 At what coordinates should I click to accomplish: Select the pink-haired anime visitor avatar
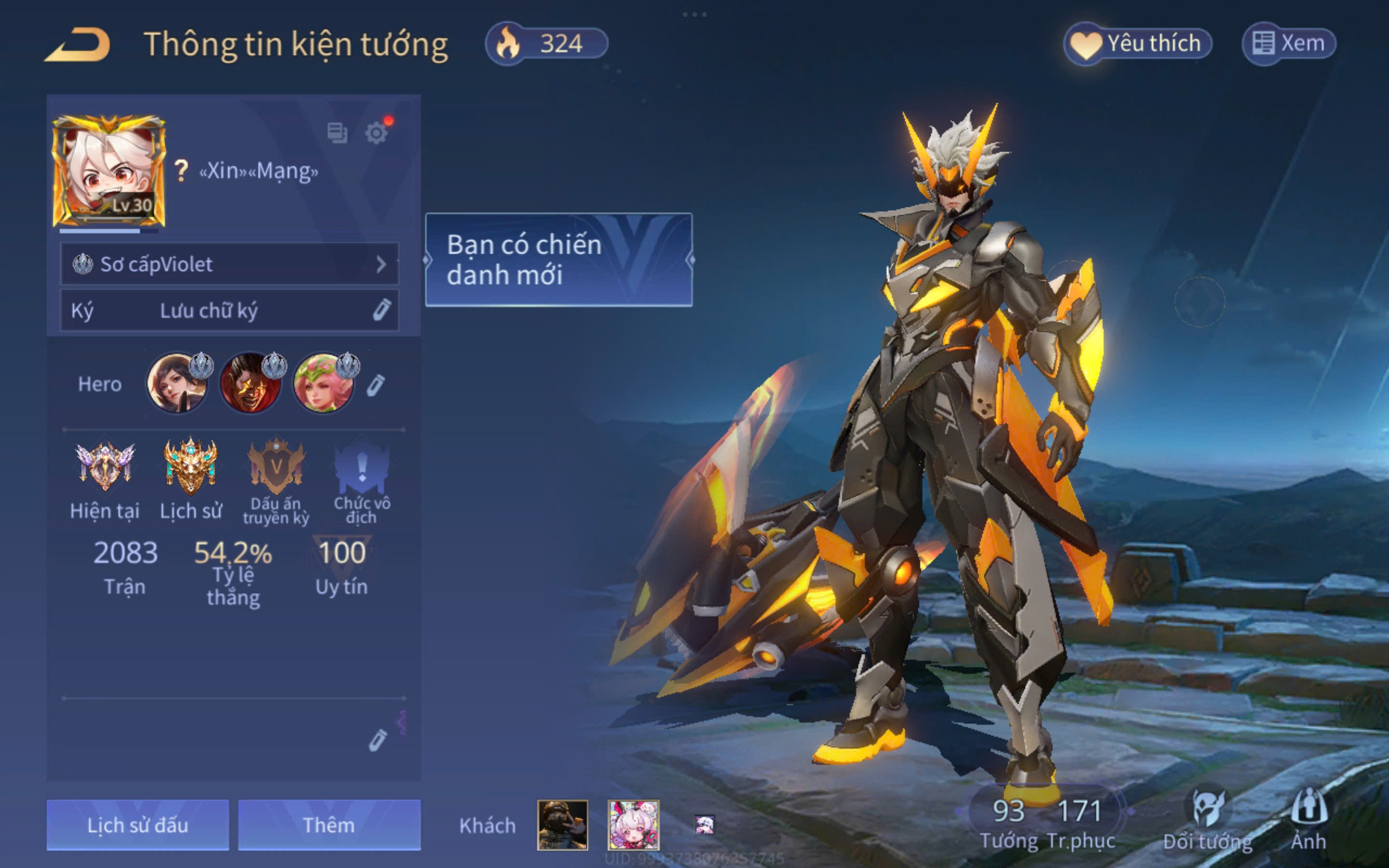(x=633, y=825)
